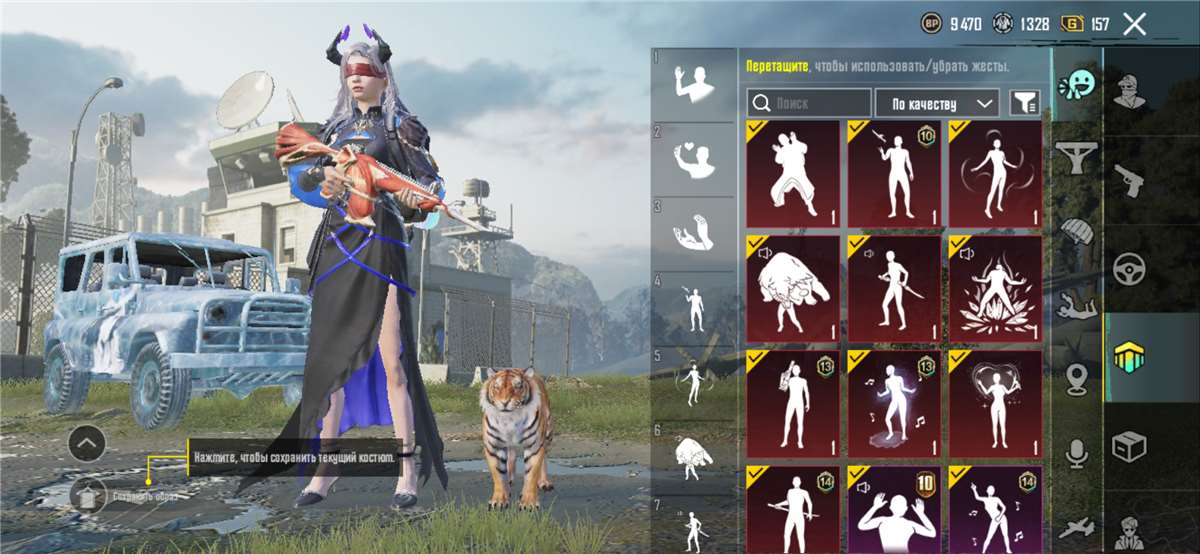The width and height of the screenshot is (1200, 554).
Task: Select the raised-hands emote with level 10 badge
Action: click(894, 509)
